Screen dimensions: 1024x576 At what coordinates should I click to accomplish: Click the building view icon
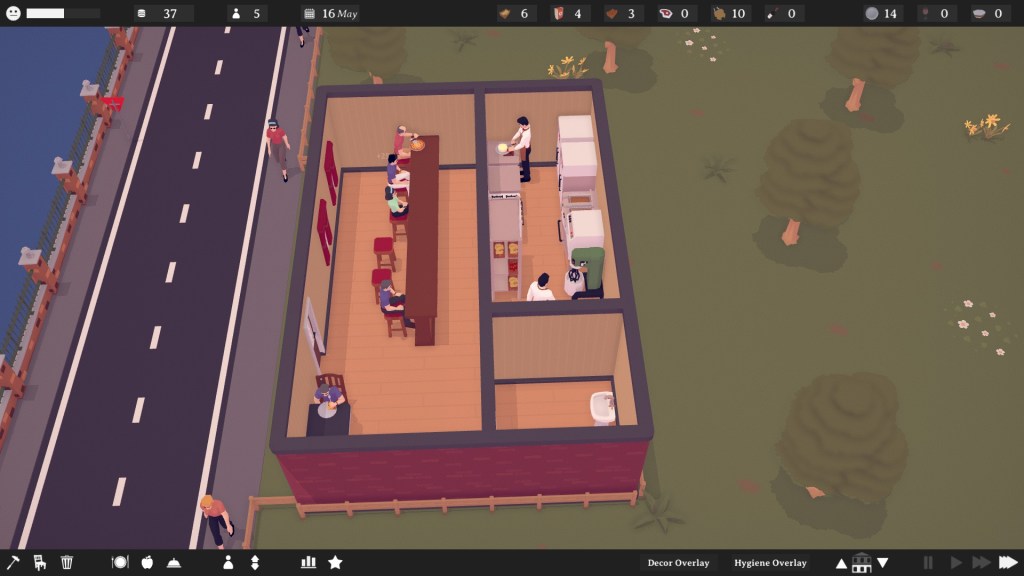click(861, 563)
